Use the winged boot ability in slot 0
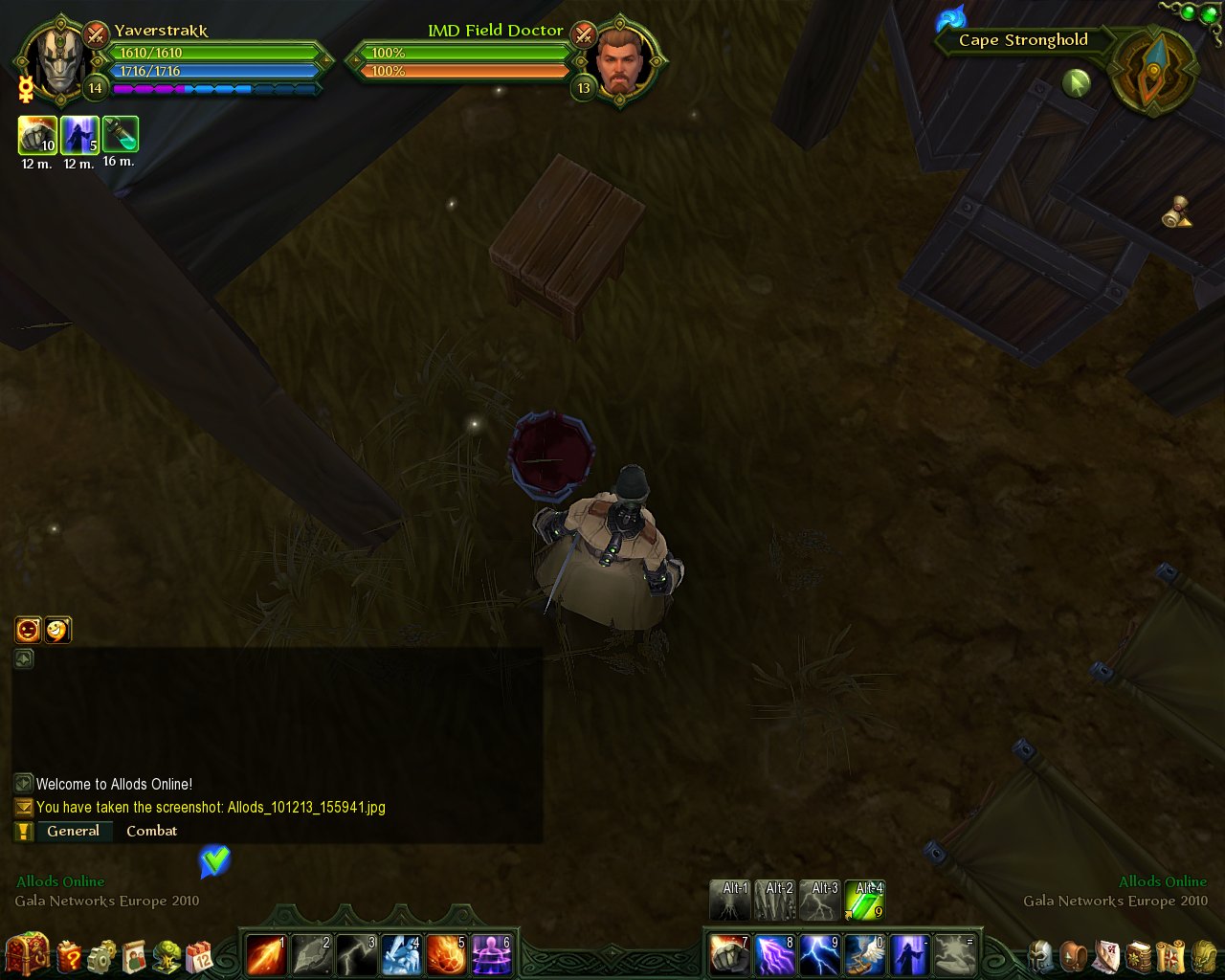The width and height of the screenshot is (1225, 980). (865, 954)
